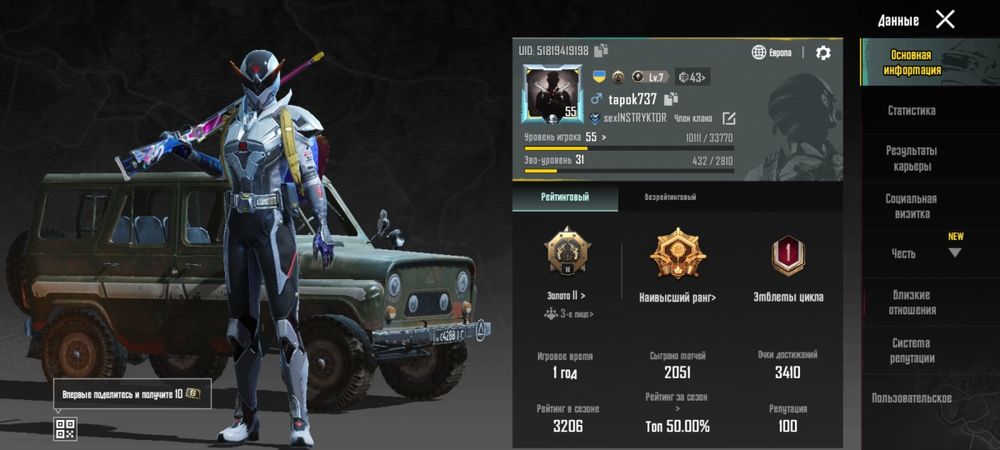Open the QR code share button

pyautogui.click(x=65, y=430)
